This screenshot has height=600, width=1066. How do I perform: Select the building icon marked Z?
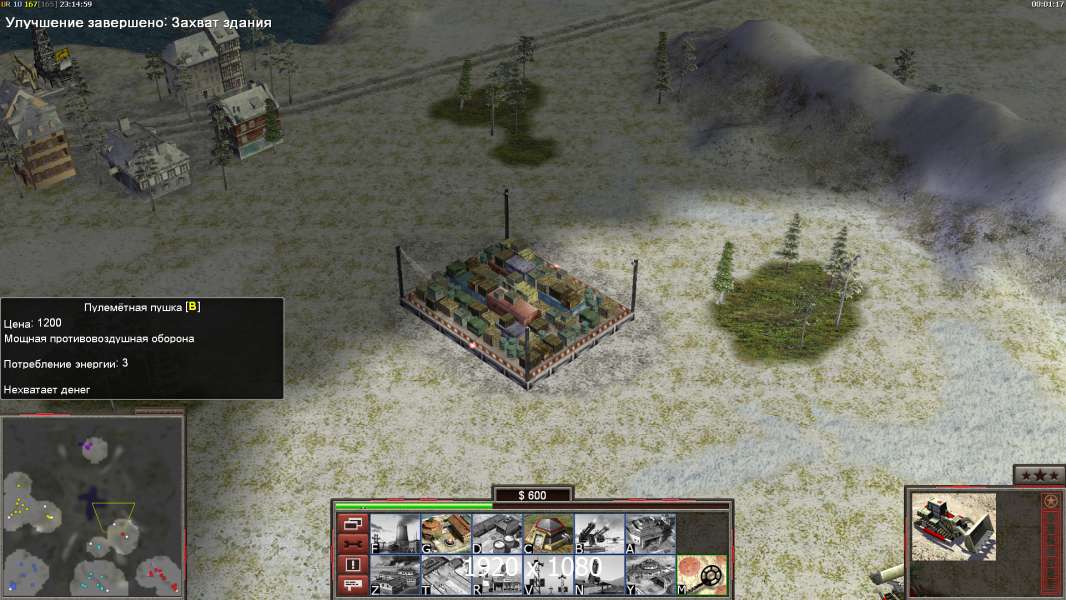coord(395,575)
